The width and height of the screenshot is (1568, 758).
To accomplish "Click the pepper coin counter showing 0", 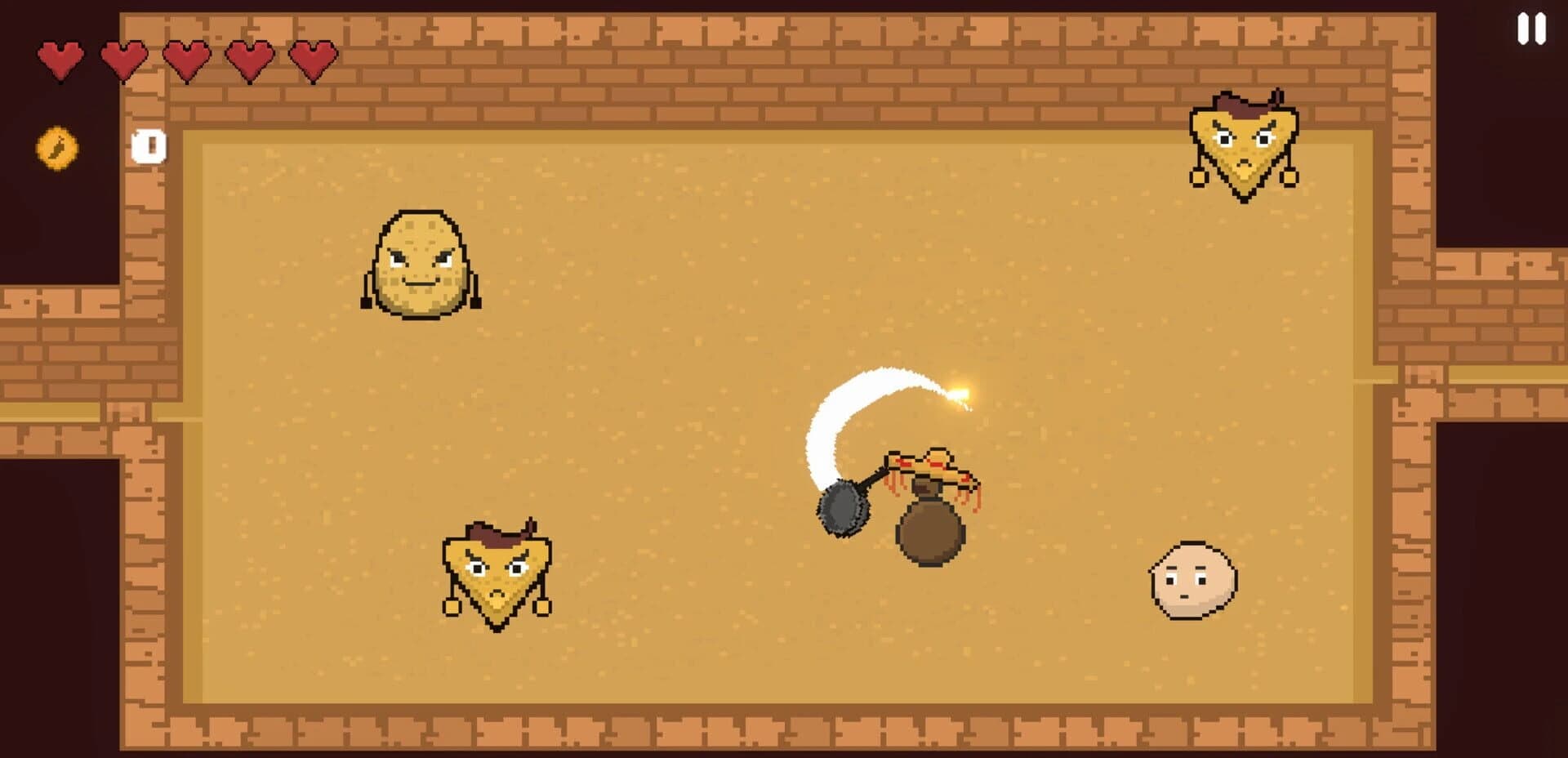I will [147, 145].
